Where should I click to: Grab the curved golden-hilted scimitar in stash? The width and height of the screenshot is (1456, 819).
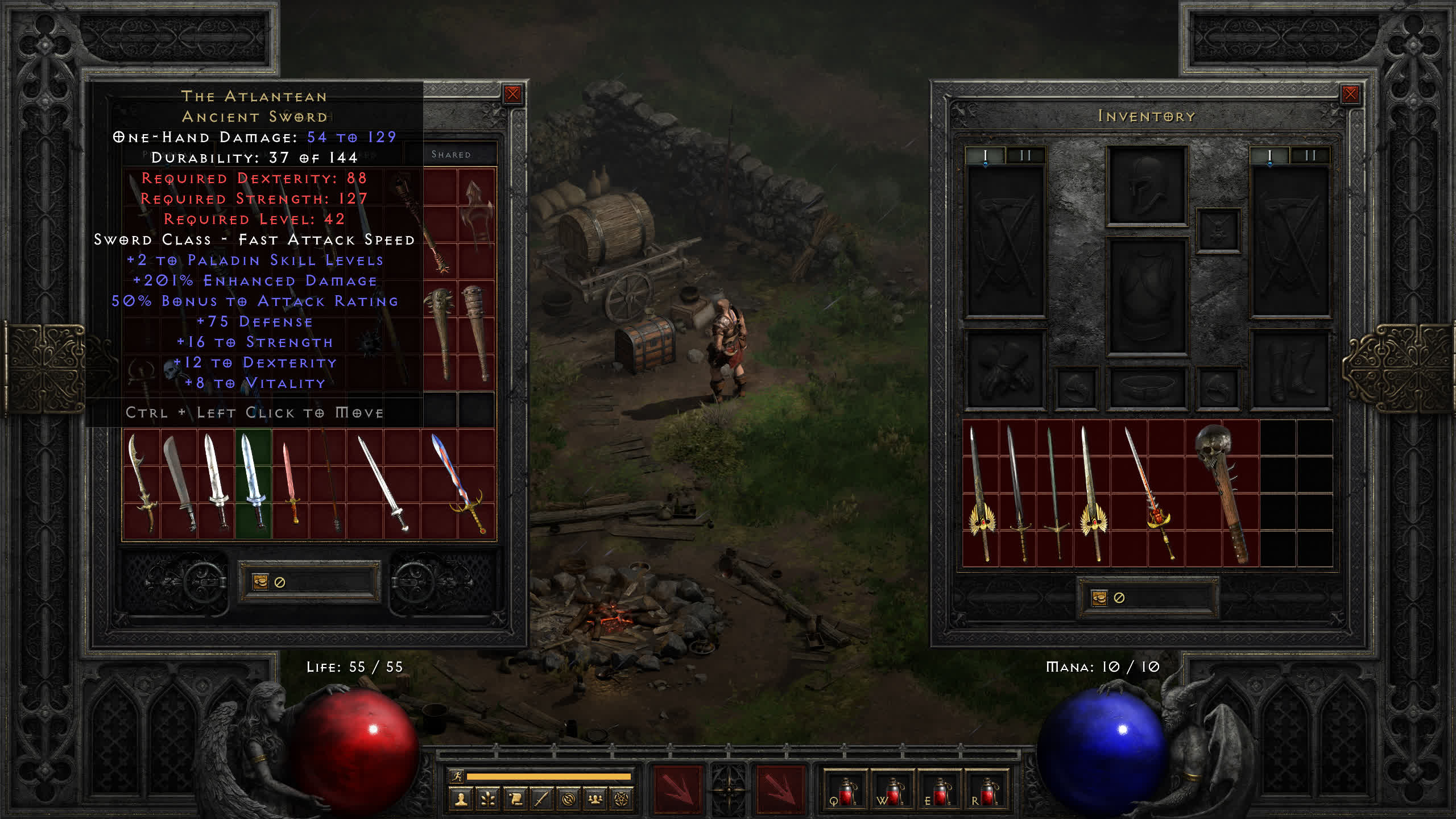pyautogui.click(x=142, y=483)
